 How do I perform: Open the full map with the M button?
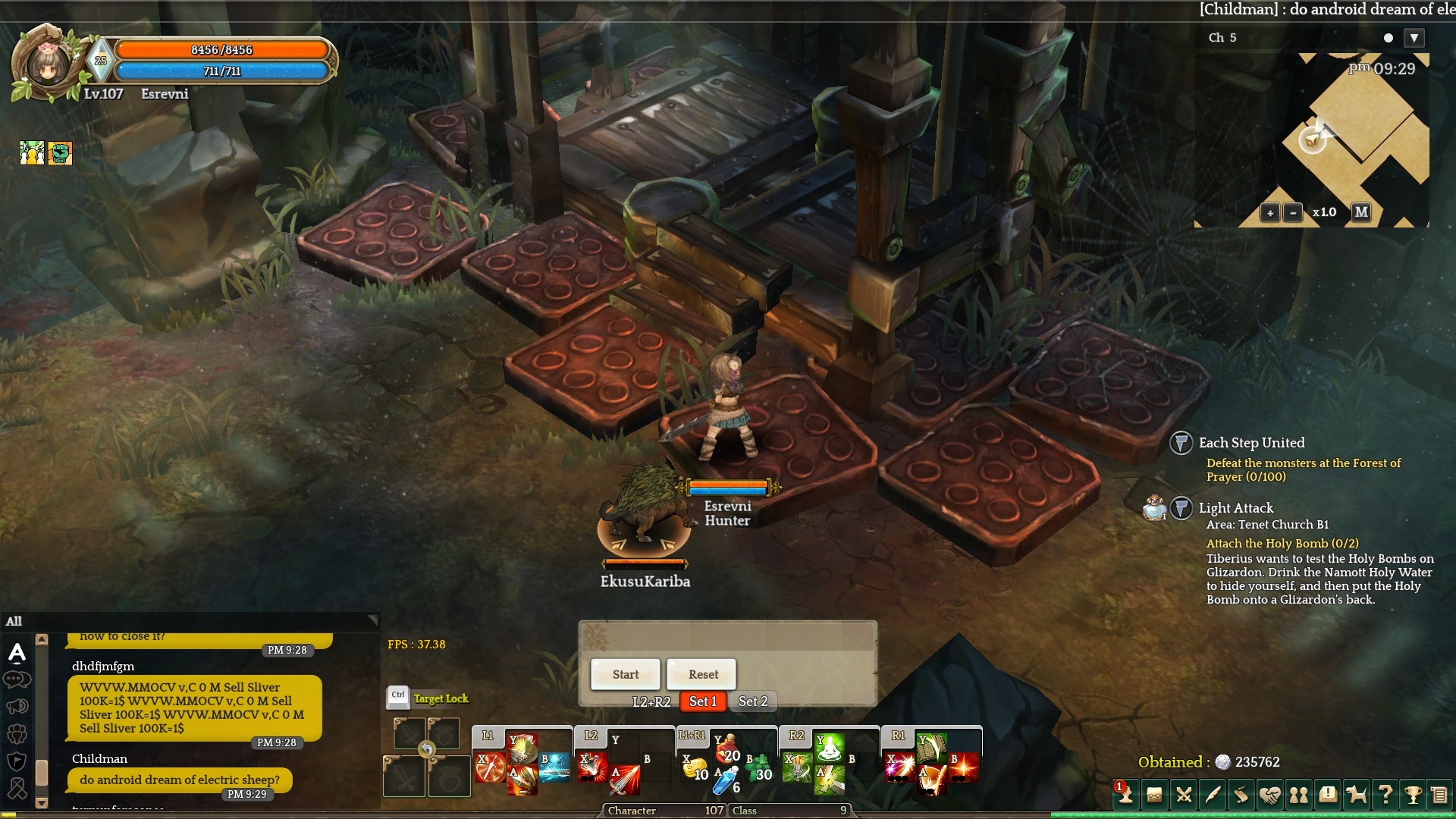(1362, 212)
